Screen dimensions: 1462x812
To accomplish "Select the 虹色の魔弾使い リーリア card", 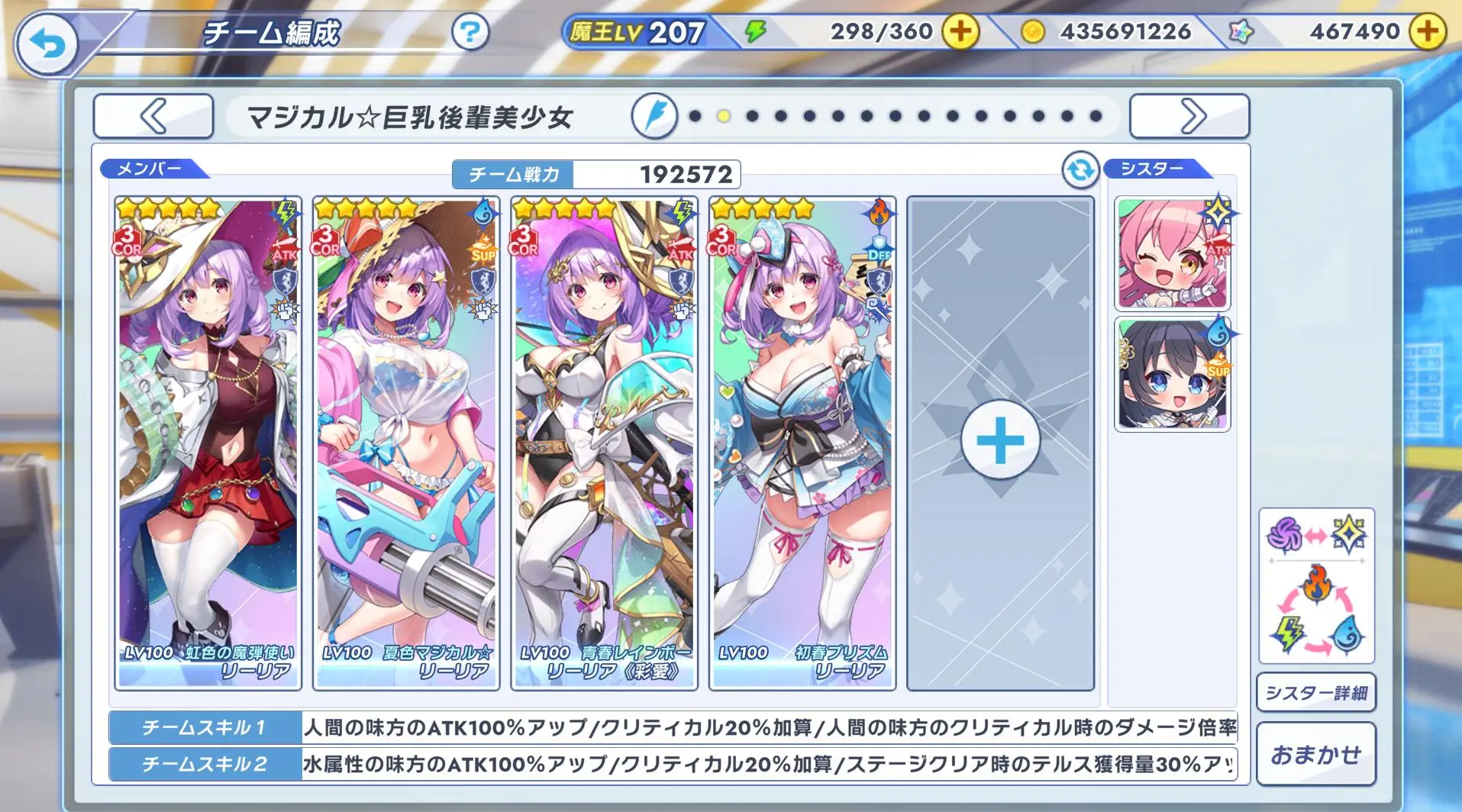I will coord(208,443).
